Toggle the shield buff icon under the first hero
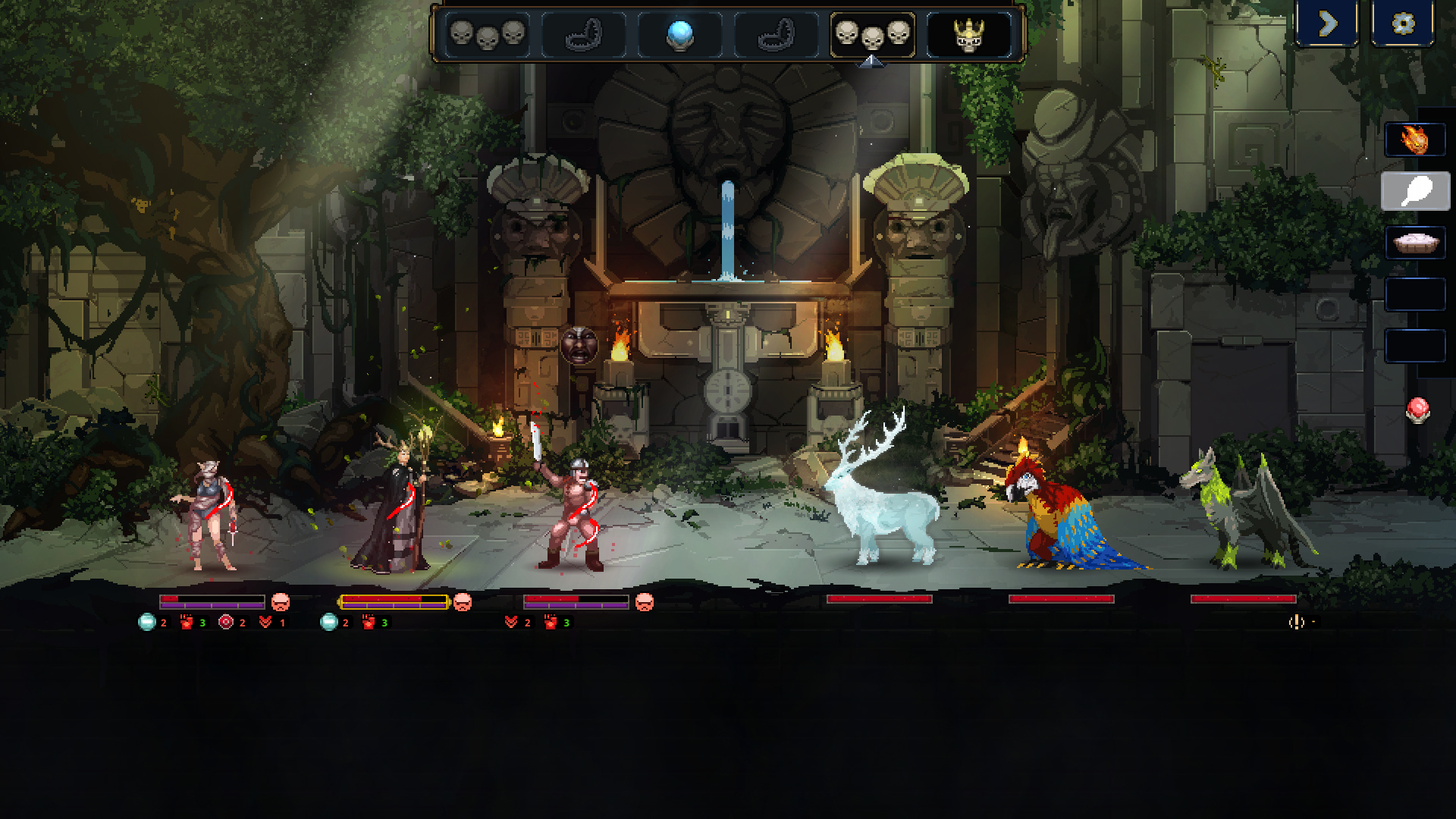This screenshot has width=1456, height=819. click(146, 620)
